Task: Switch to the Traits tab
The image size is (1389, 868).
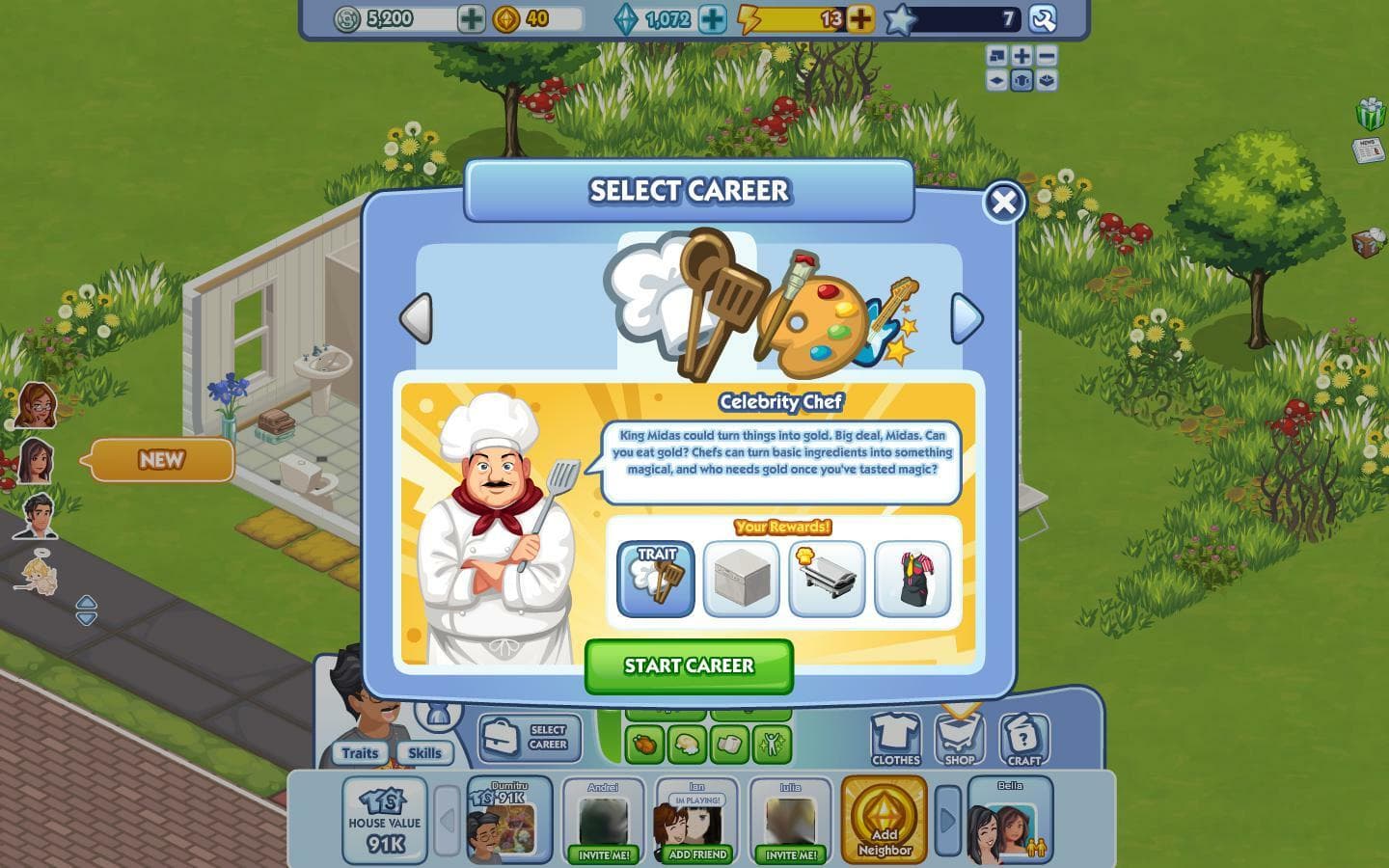Action: click(x=361, y=753)
